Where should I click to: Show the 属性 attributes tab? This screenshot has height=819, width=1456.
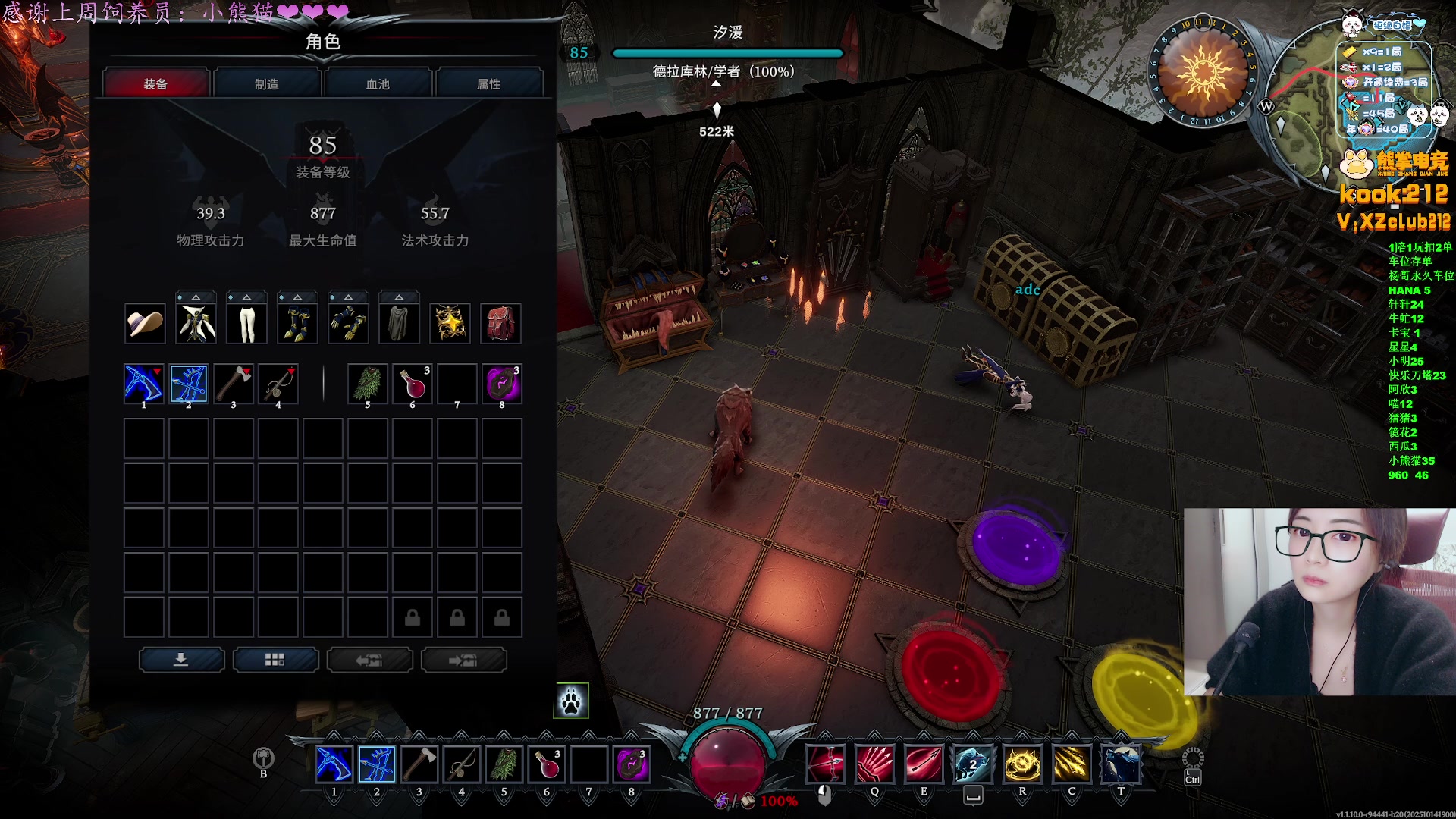489,83
